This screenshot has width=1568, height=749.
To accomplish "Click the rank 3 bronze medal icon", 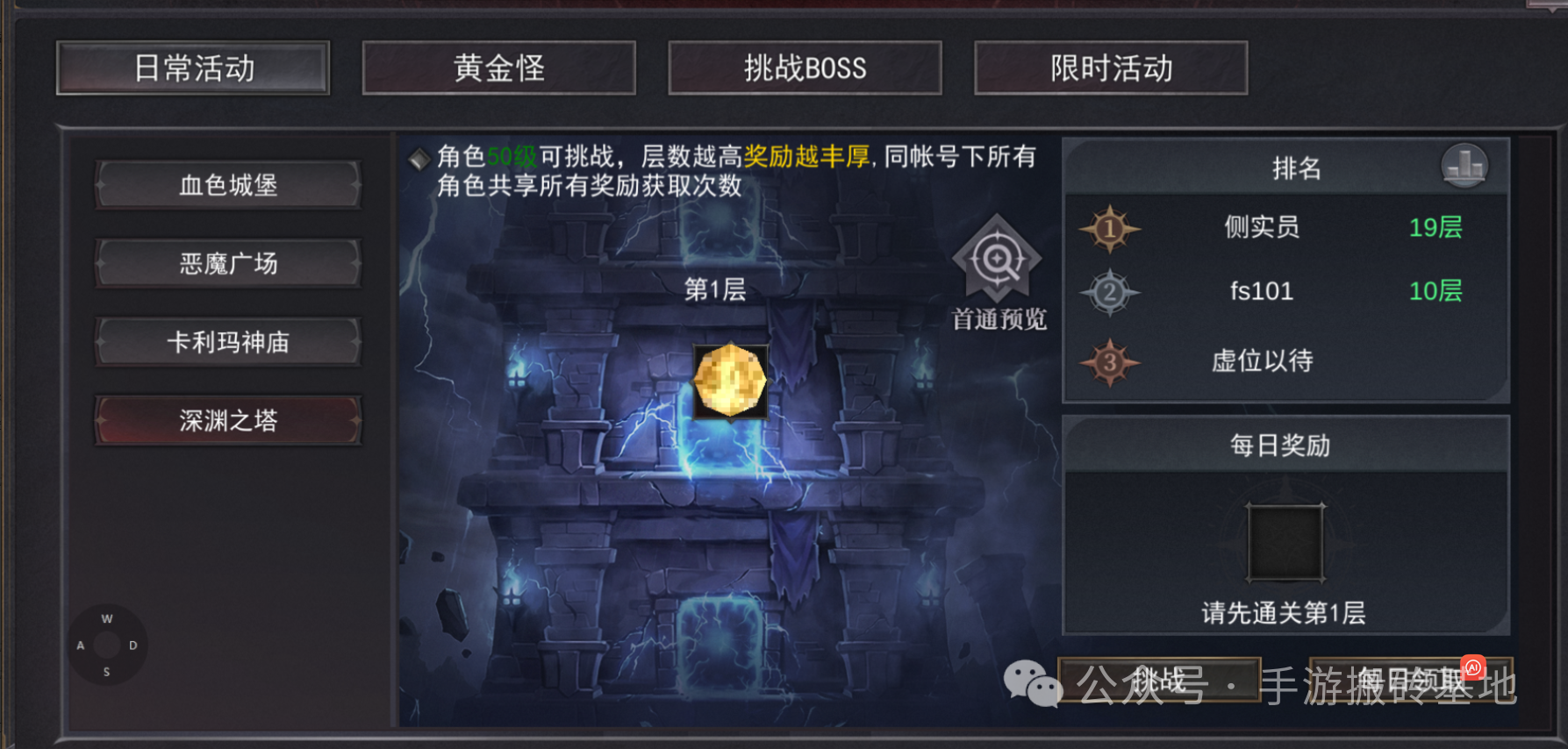I will [x=1109, y=360].
